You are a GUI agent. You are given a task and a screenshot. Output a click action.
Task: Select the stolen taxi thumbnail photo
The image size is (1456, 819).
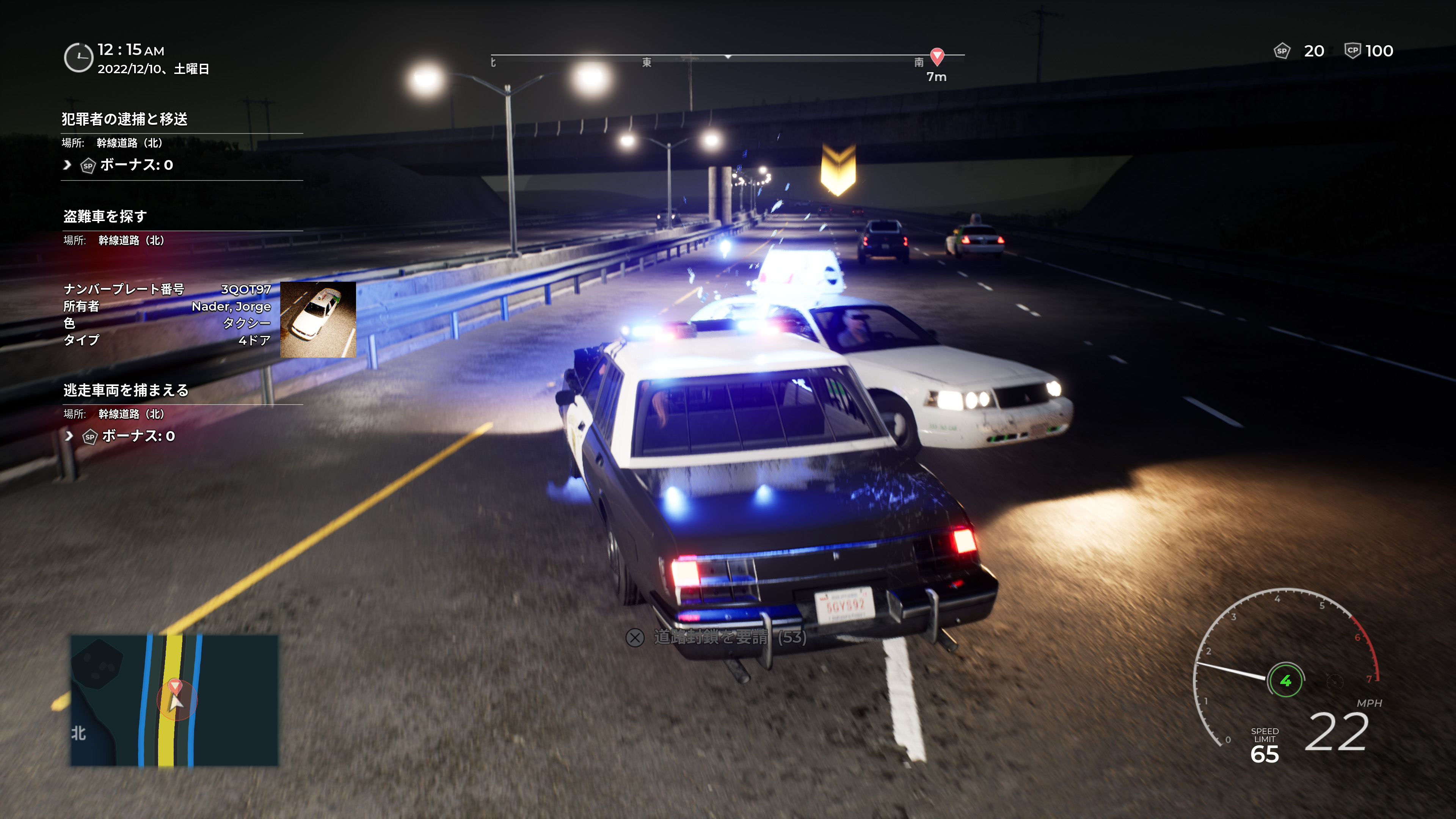[x=318, y=319]
